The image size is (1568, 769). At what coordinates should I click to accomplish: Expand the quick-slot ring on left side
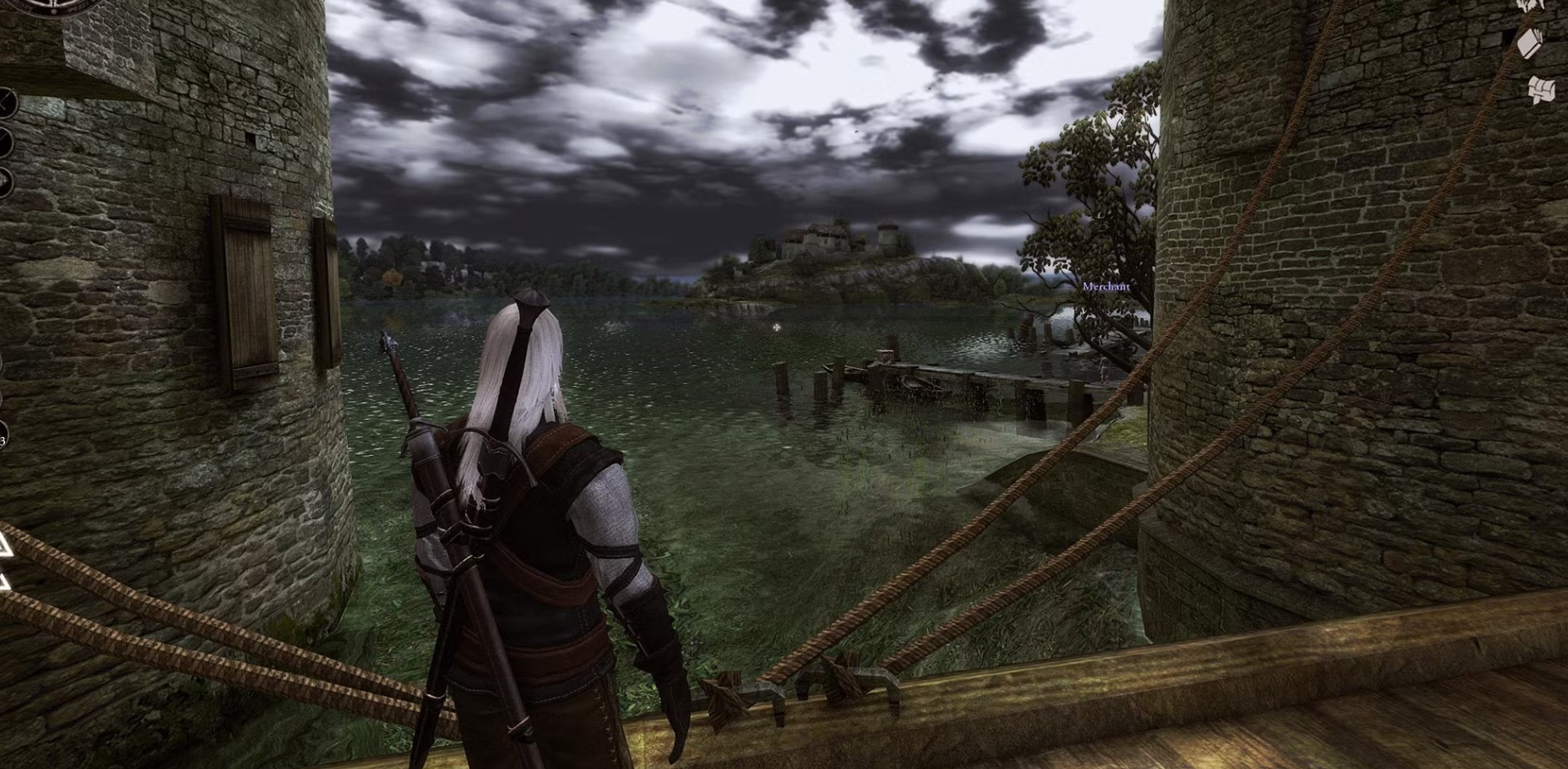coord(4,179)
